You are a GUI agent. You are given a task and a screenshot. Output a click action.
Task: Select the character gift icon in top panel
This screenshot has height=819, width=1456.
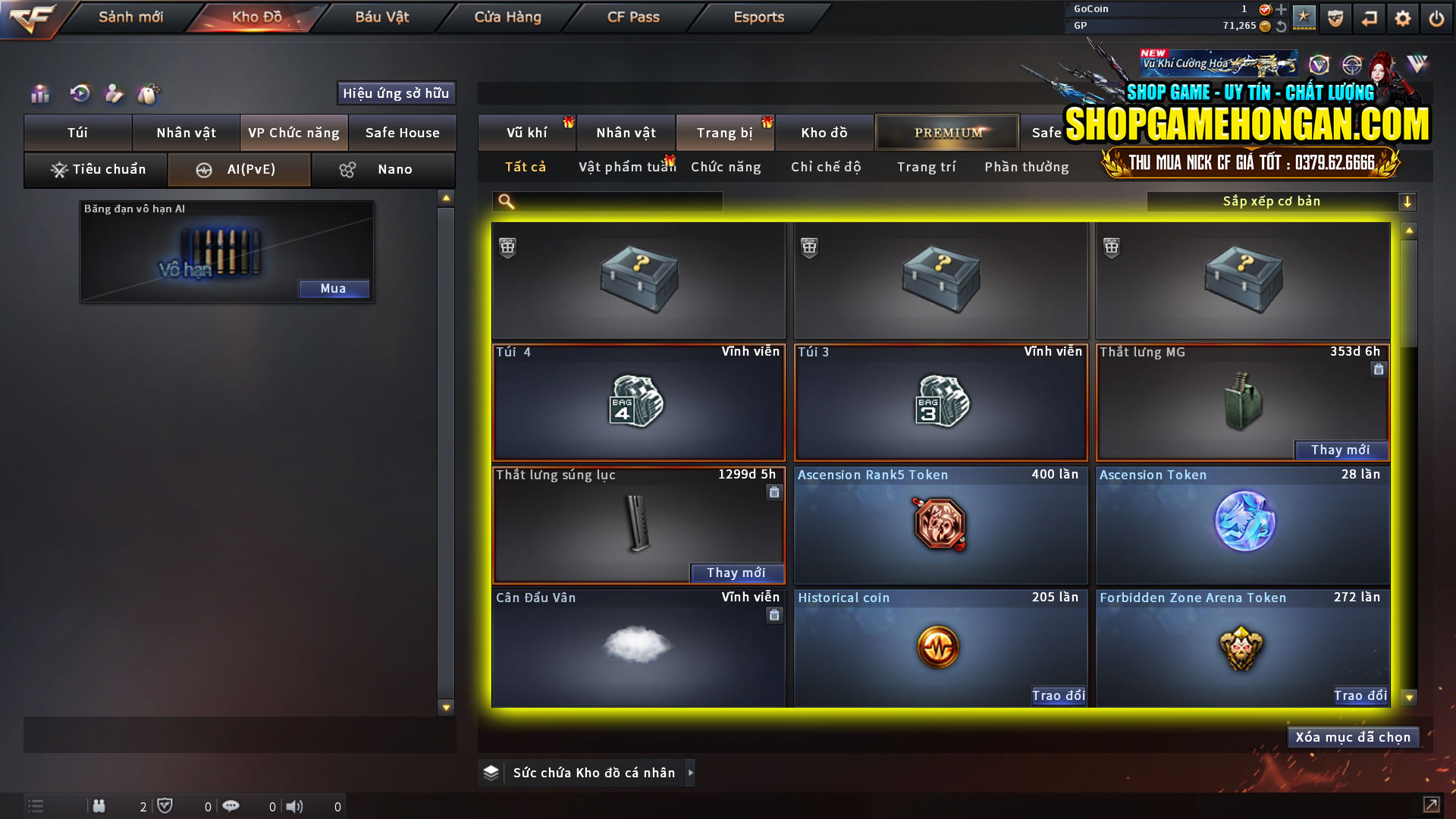[114, 93]
